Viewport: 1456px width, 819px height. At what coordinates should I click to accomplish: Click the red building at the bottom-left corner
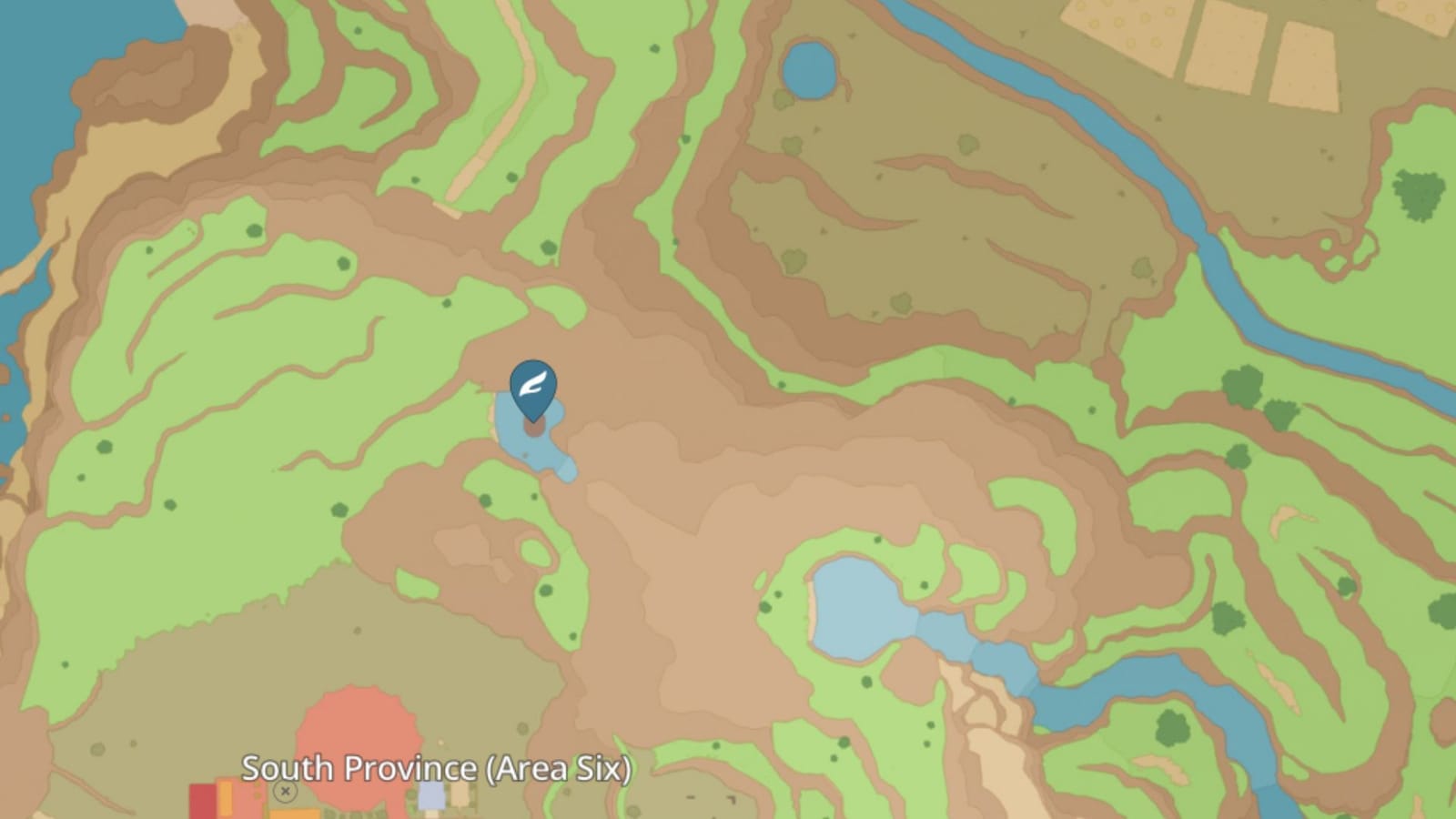pos(200,801)
